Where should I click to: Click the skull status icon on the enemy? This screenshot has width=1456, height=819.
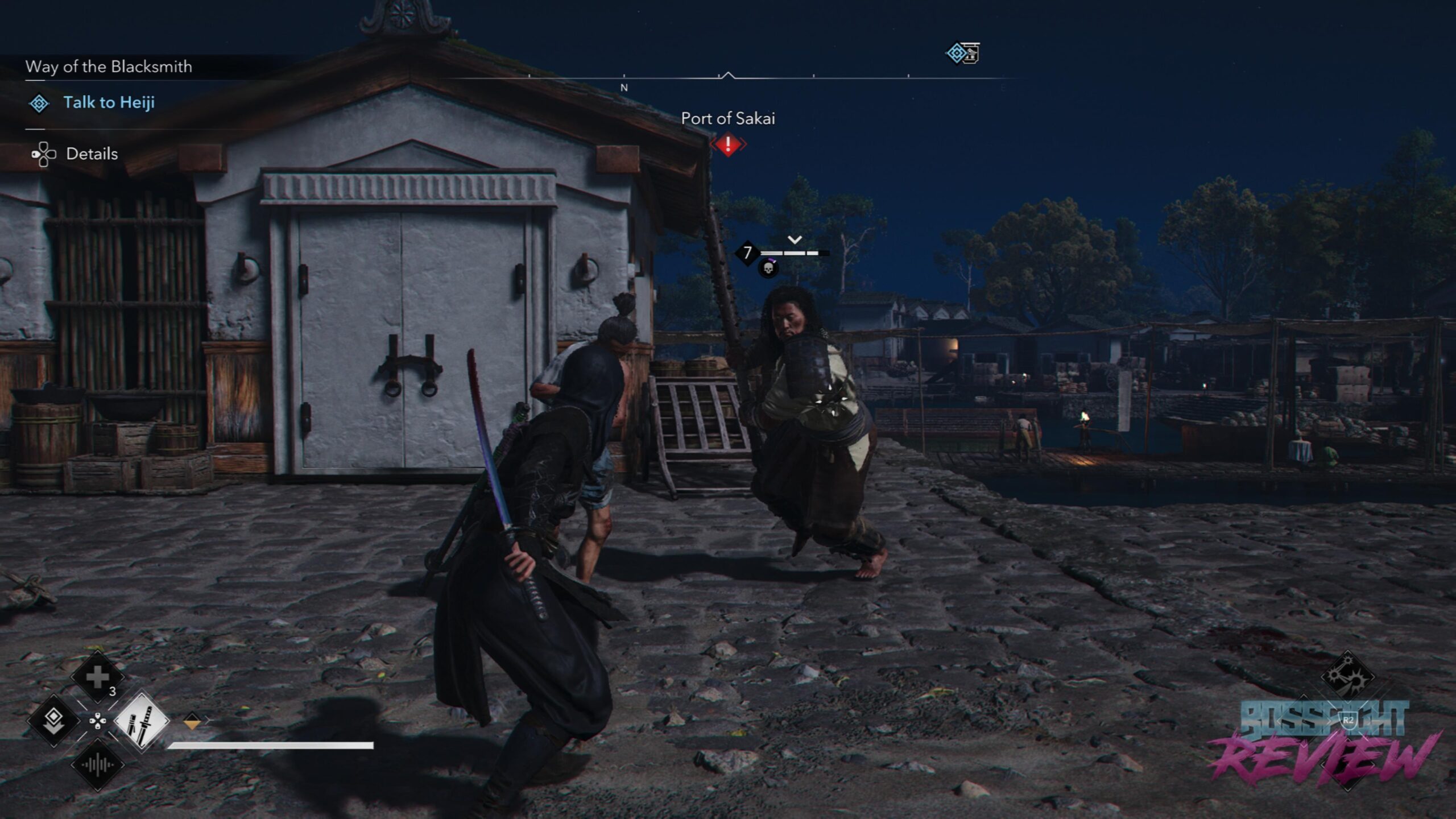(x=768, y=268)
